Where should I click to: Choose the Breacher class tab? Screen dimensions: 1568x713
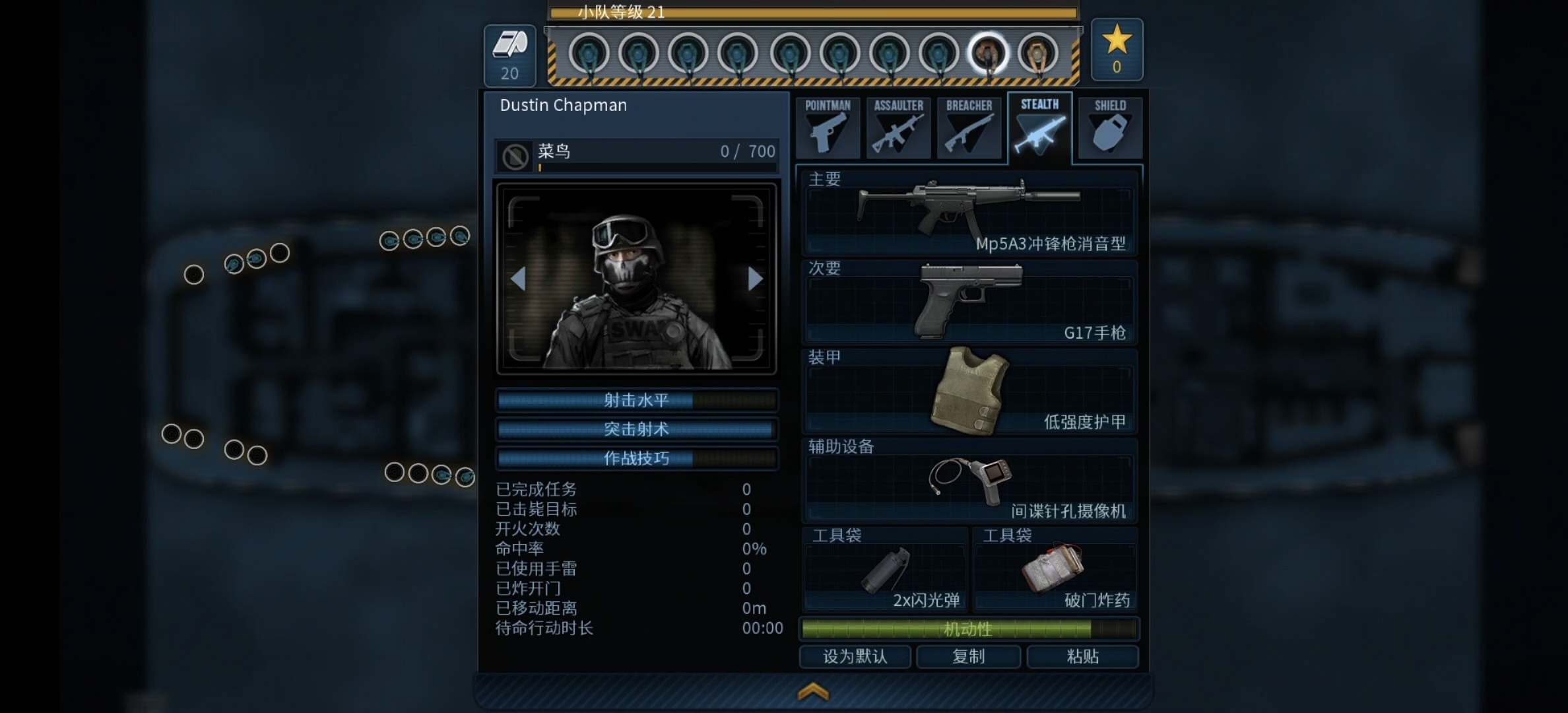pos(969,127)
